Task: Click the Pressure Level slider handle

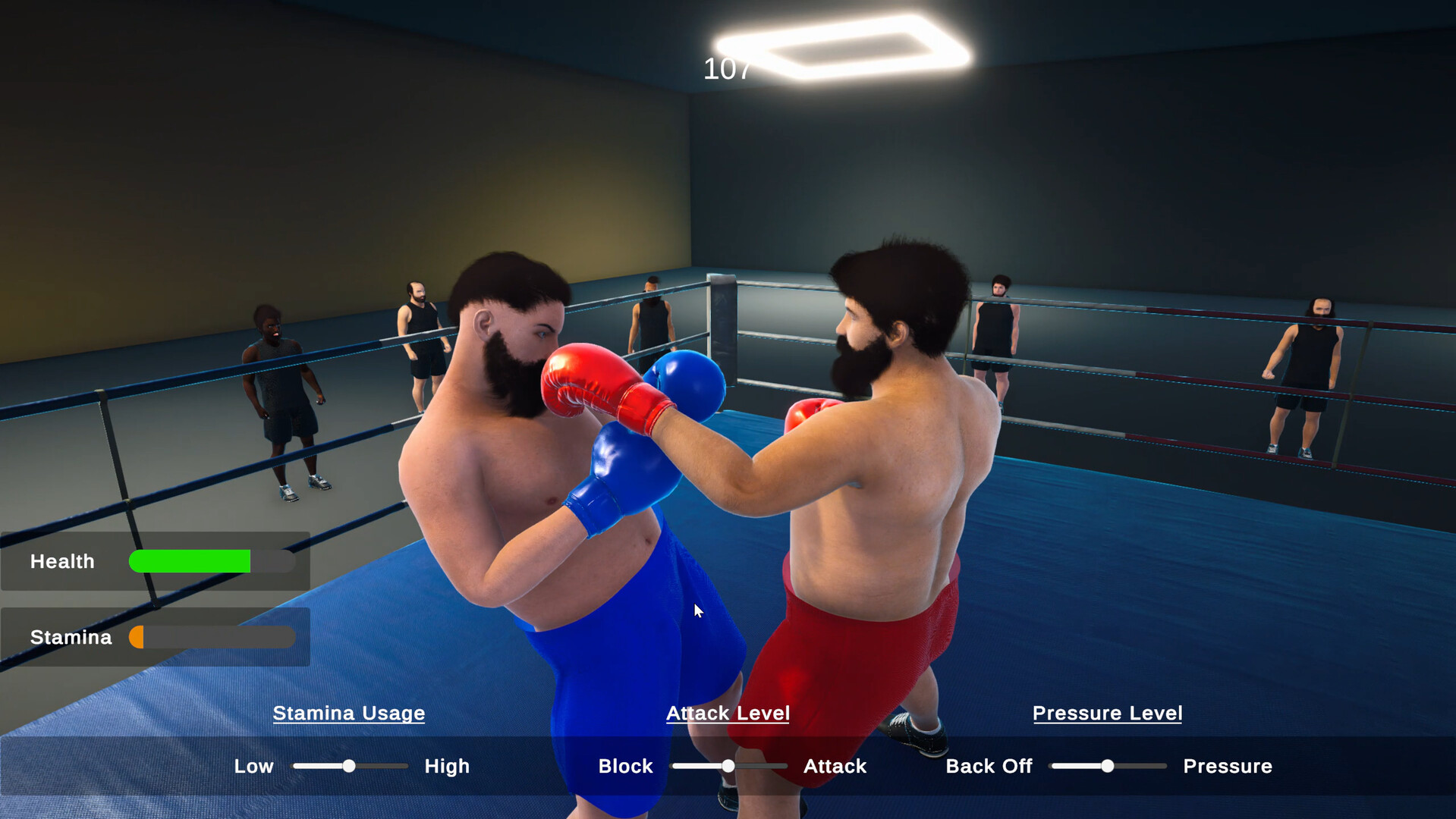Action: pyautogui.click(x=1107, y=767)
